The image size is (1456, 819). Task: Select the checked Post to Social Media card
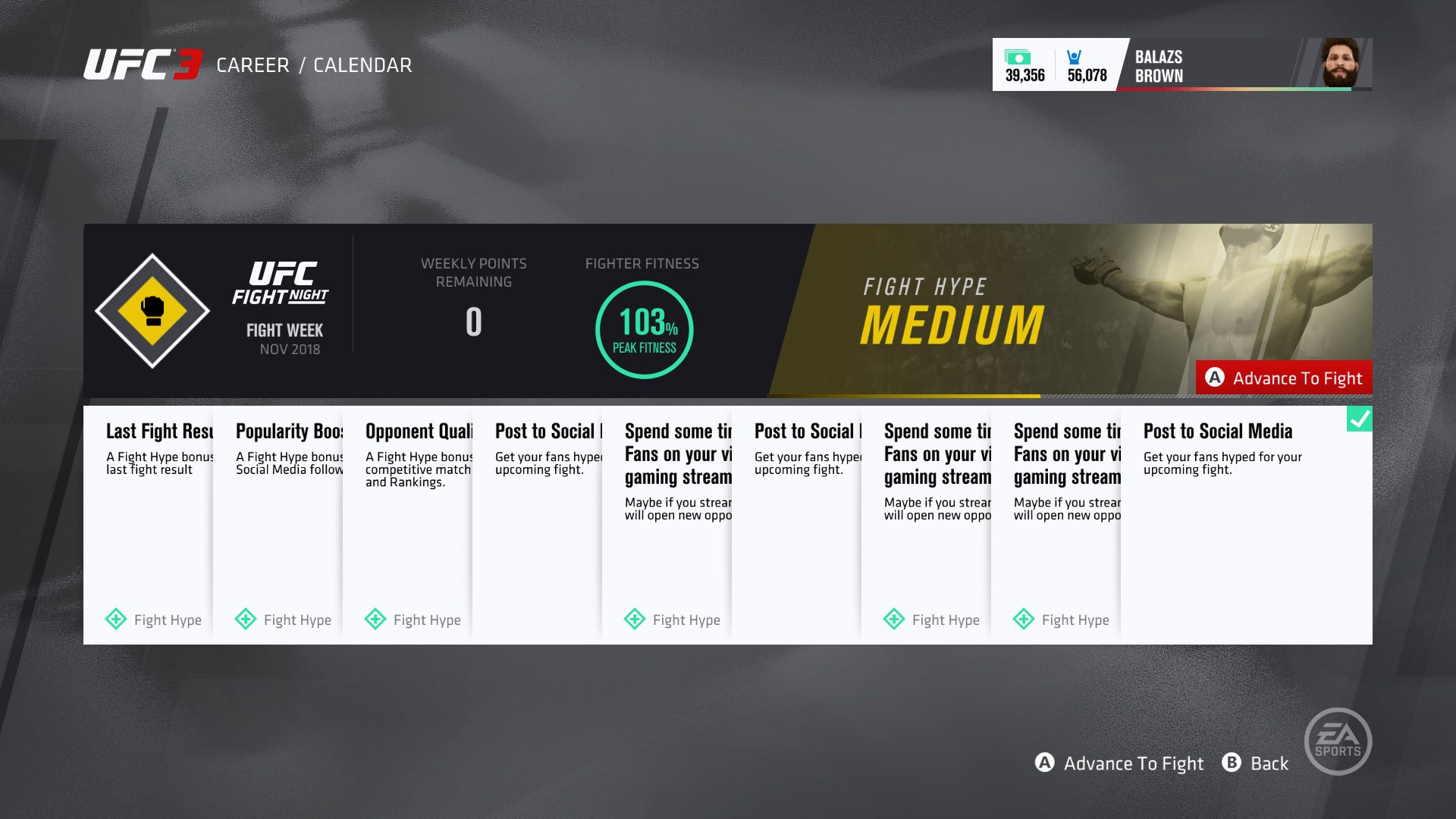pyautogui.click(x=1246, y=525)
